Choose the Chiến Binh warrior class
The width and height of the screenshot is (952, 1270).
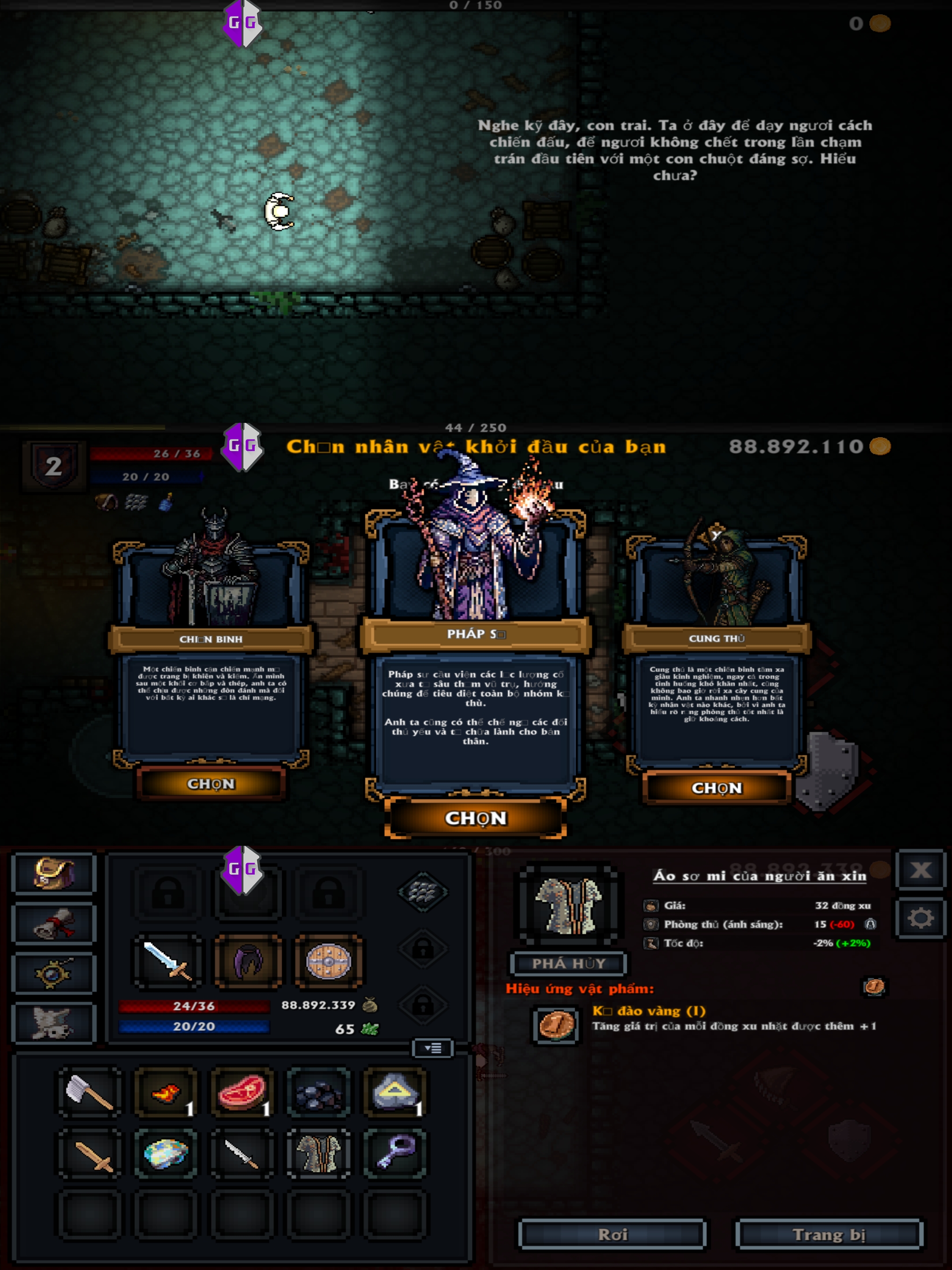pyautogui.click(x=211, y=784)
